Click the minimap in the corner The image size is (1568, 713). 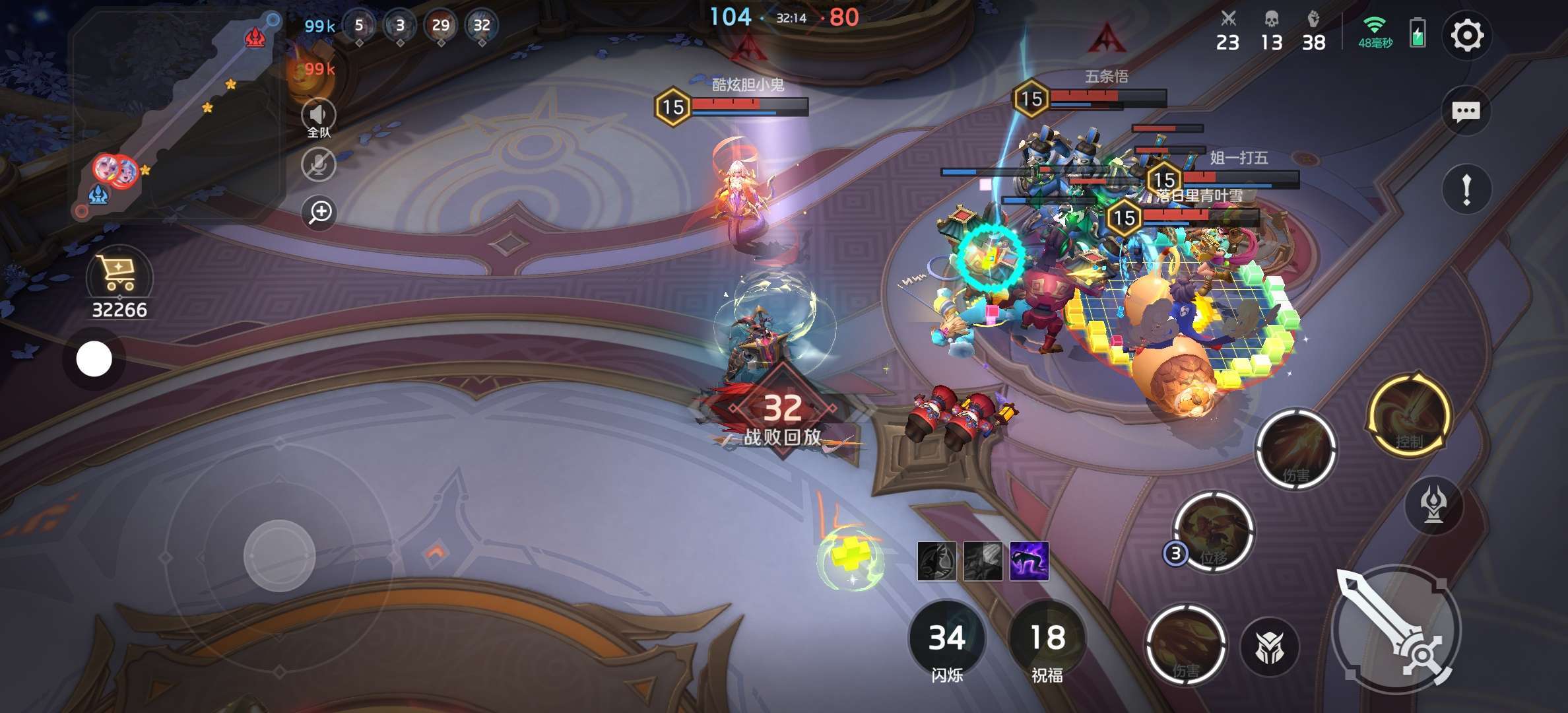[175, 116]
